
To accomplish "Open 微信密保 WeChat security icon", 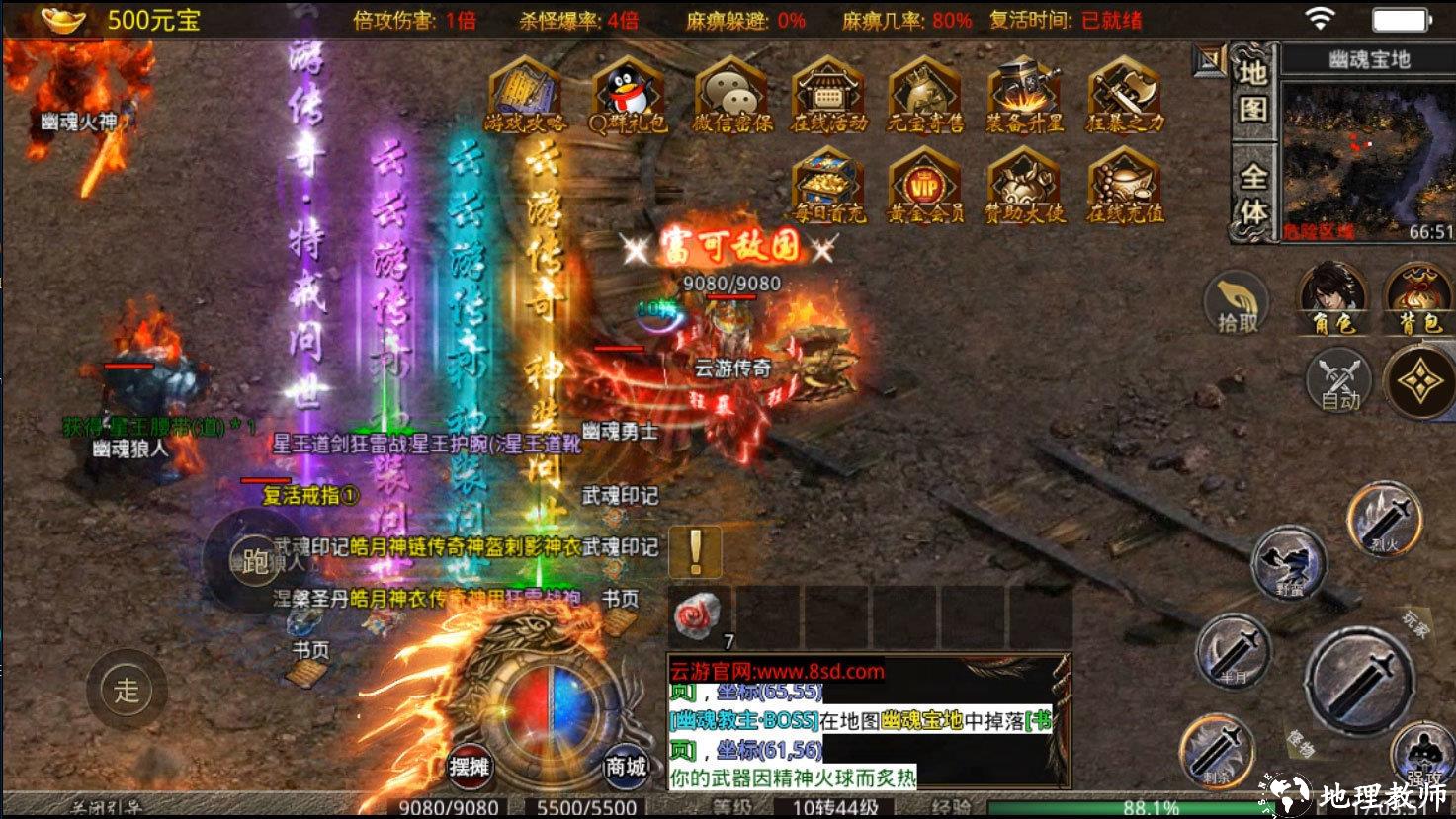I will (730, 96).
